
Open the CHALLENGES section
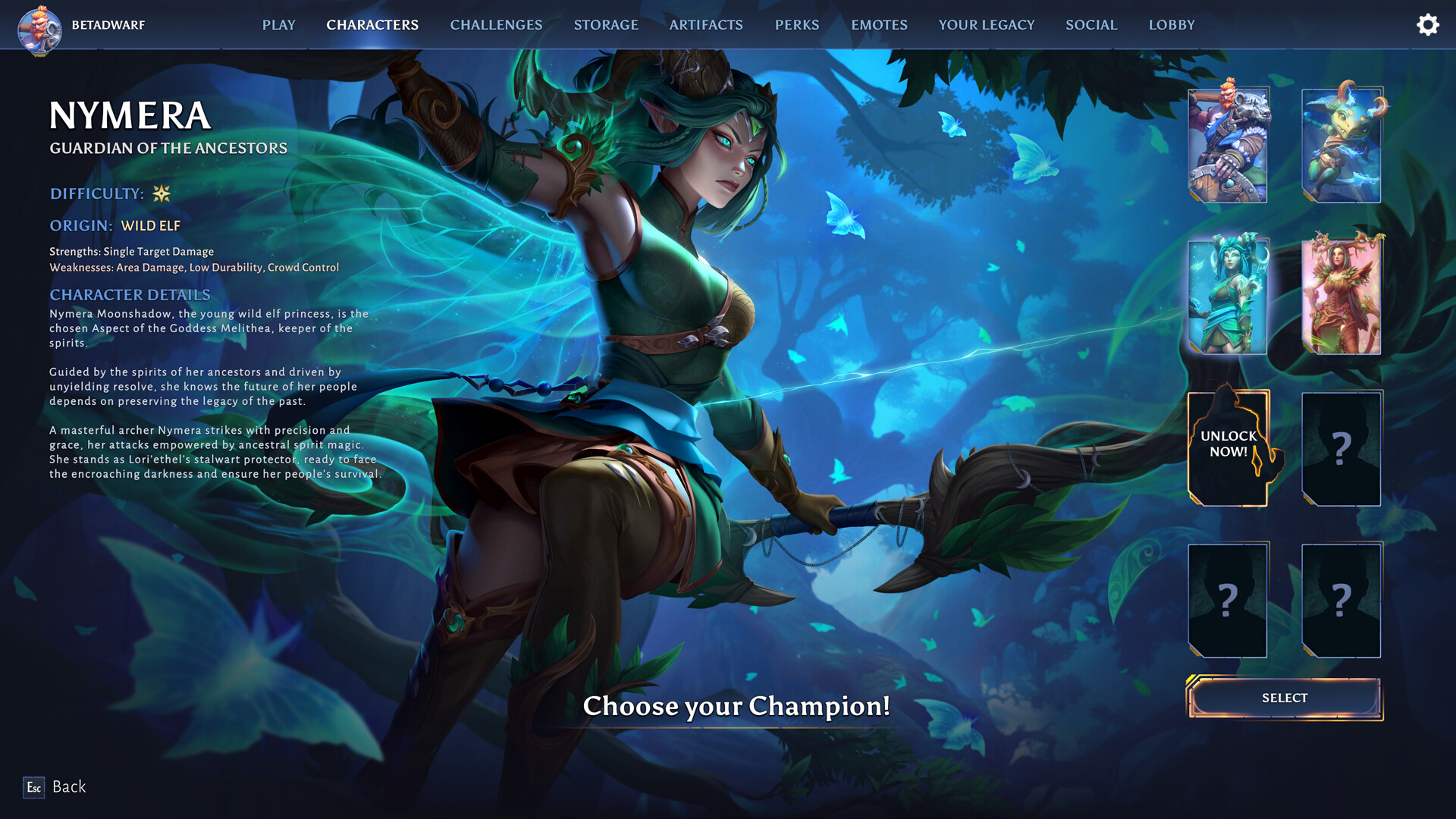tap(495, 24)
